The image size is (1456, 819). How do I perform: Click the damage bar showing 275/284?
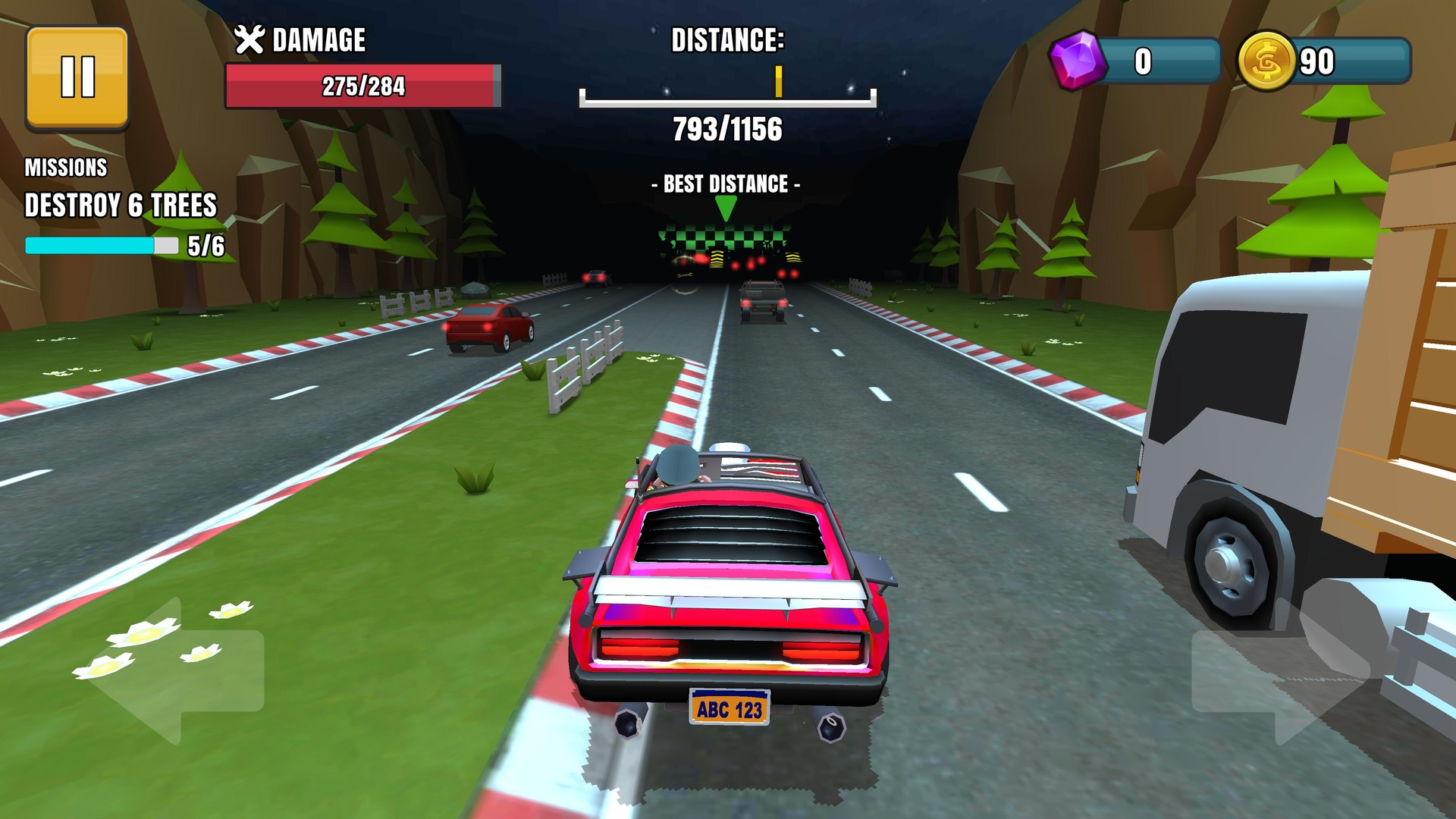[x=364, y=86]
